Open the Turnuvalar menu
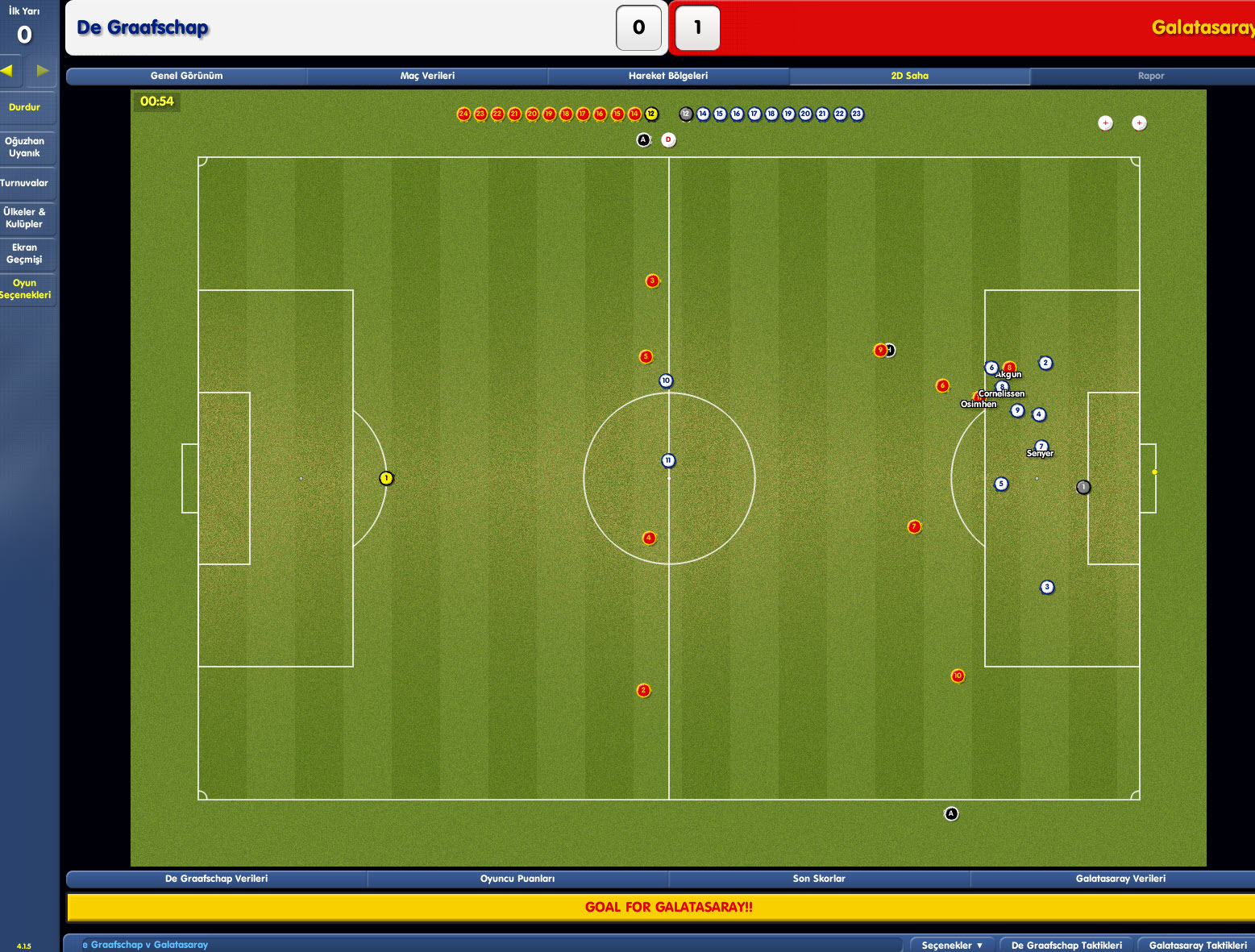The height and width of the screenshot is (952, 1255). pos(25,183)
